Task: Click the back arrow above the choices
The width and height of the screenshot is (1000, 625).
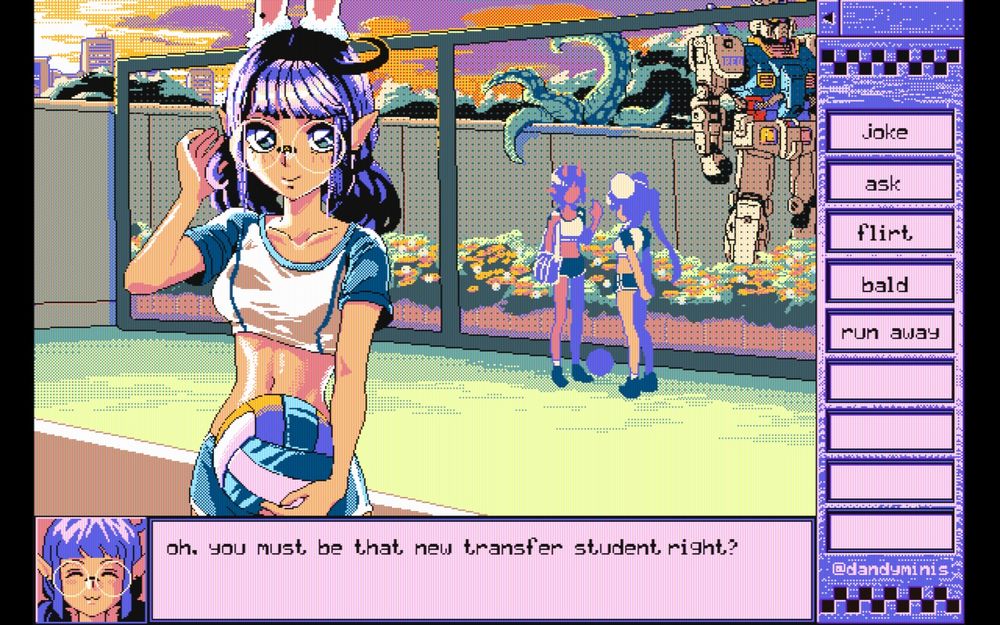Action: point(827,17)
